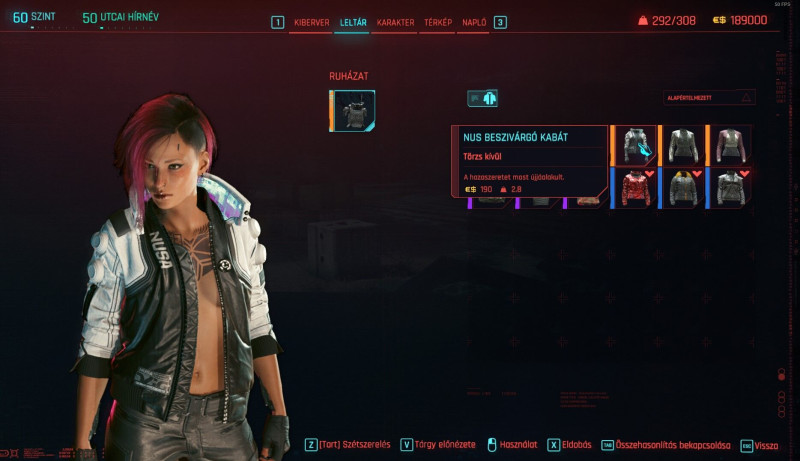
Task: Open the Térkép map tab
Action: click(438, 22)
